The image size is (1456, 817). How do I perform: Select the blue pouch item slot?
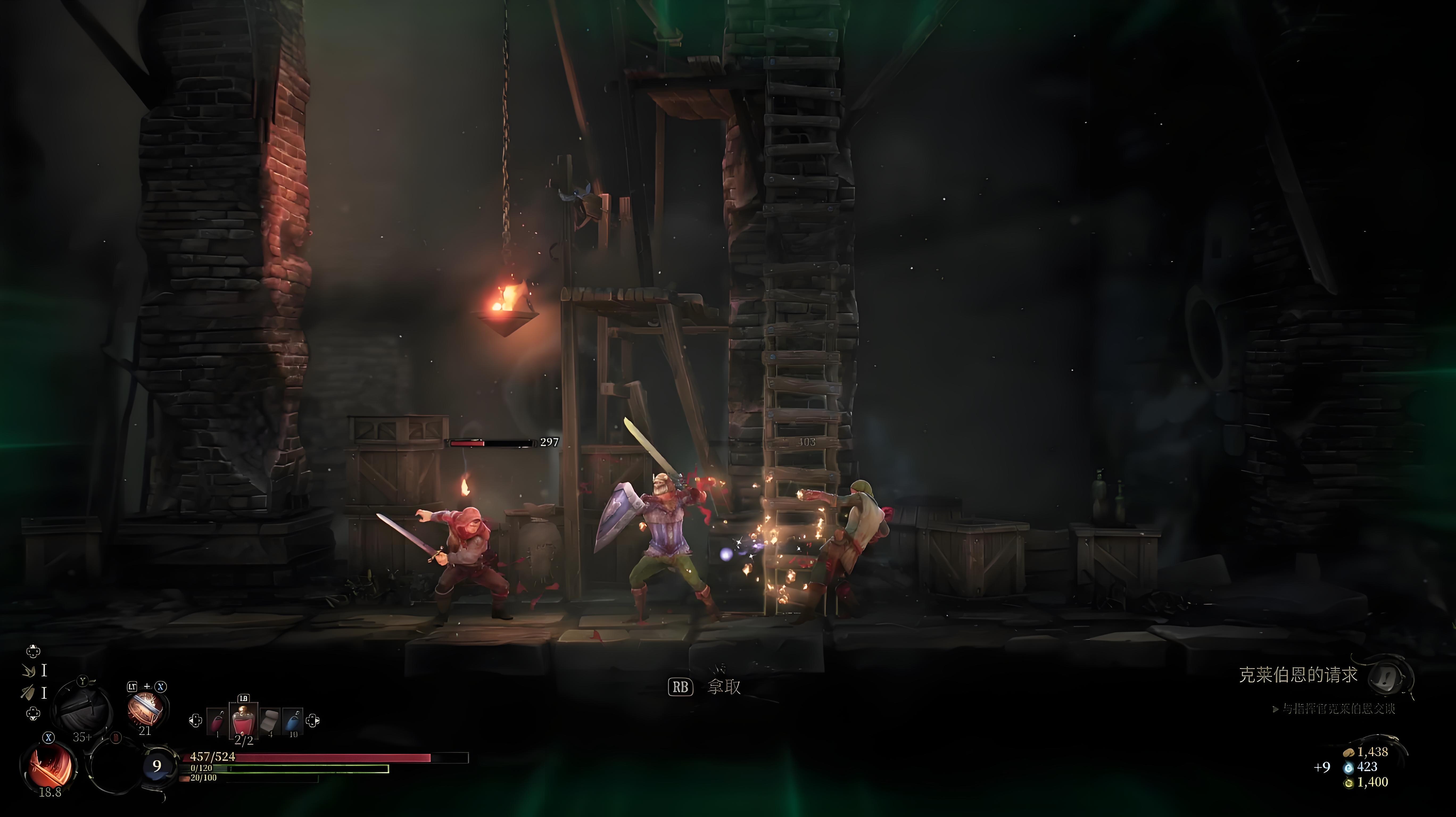[292, 722]
